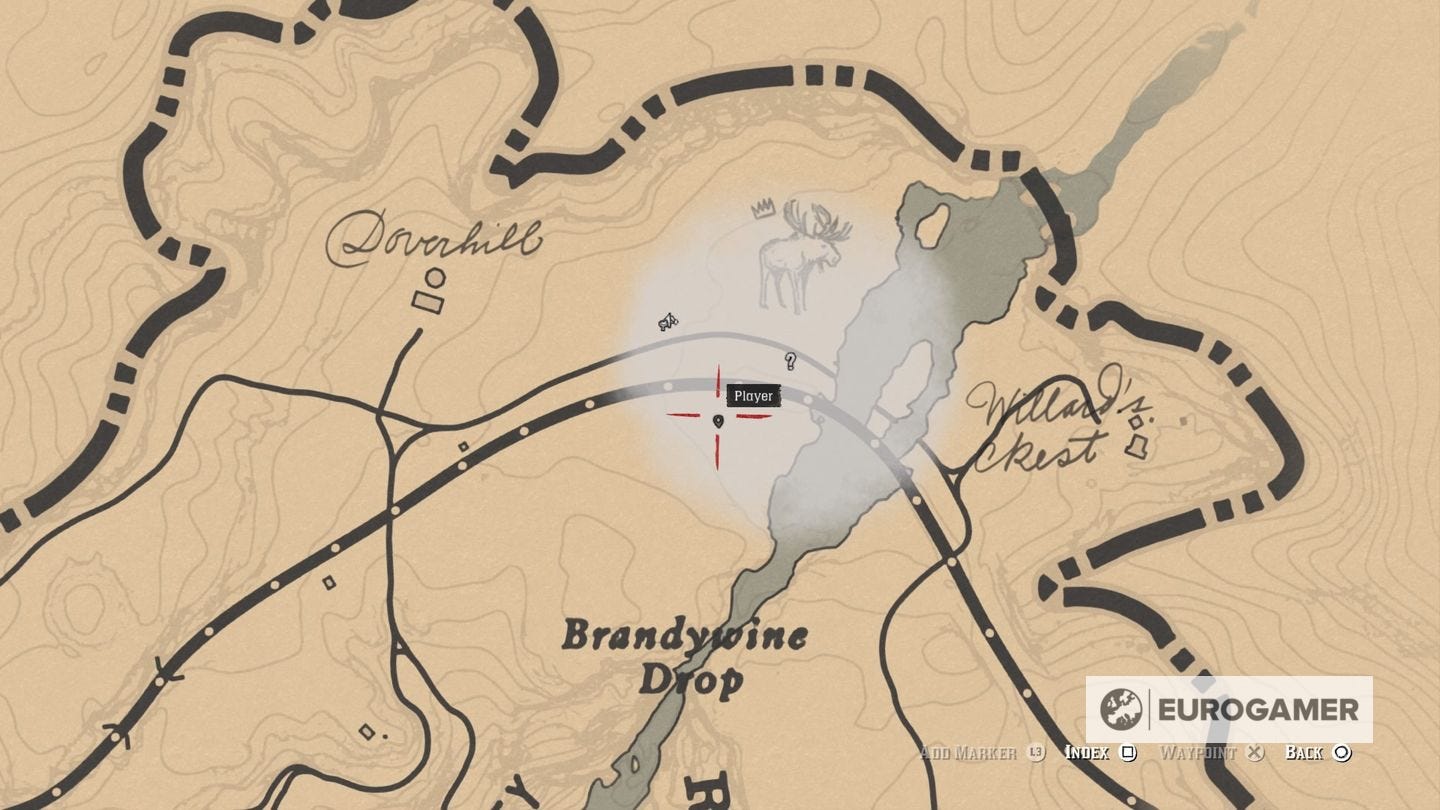Select the small animal collectible icon near Doverhill
Image resolution: width=1440 pixels, height=810 pixels.
(x=667, y=320)
